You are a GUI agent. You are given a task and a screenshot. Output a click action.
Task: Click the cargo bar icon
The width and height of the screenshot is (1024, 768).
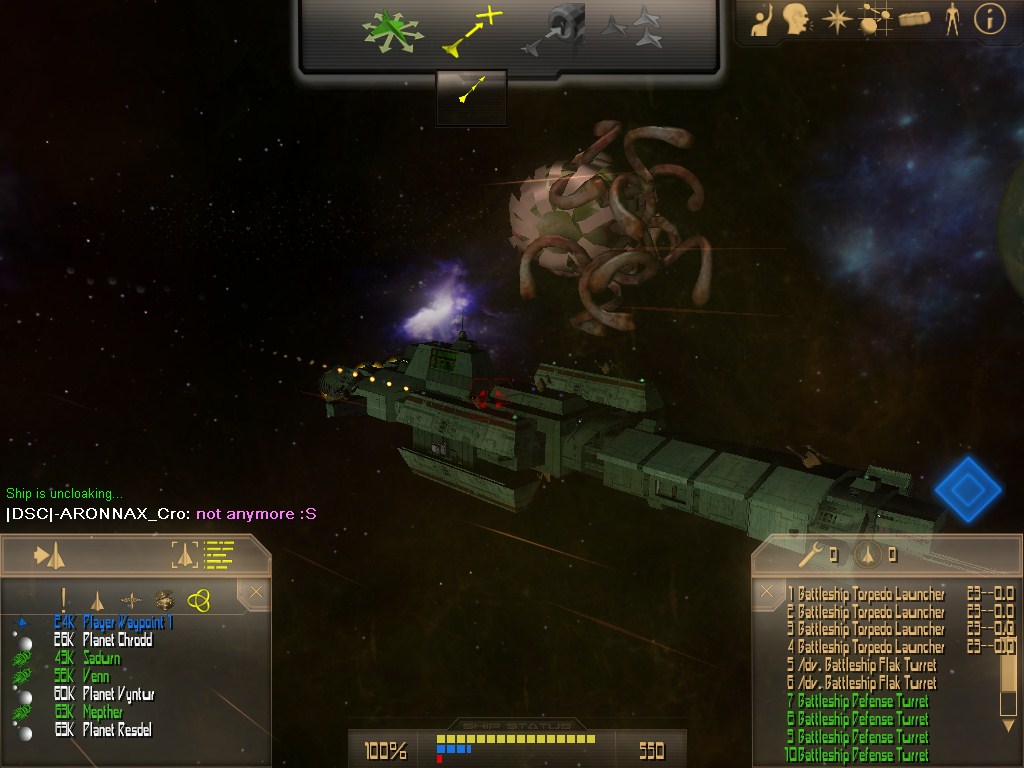coord(914,19)
